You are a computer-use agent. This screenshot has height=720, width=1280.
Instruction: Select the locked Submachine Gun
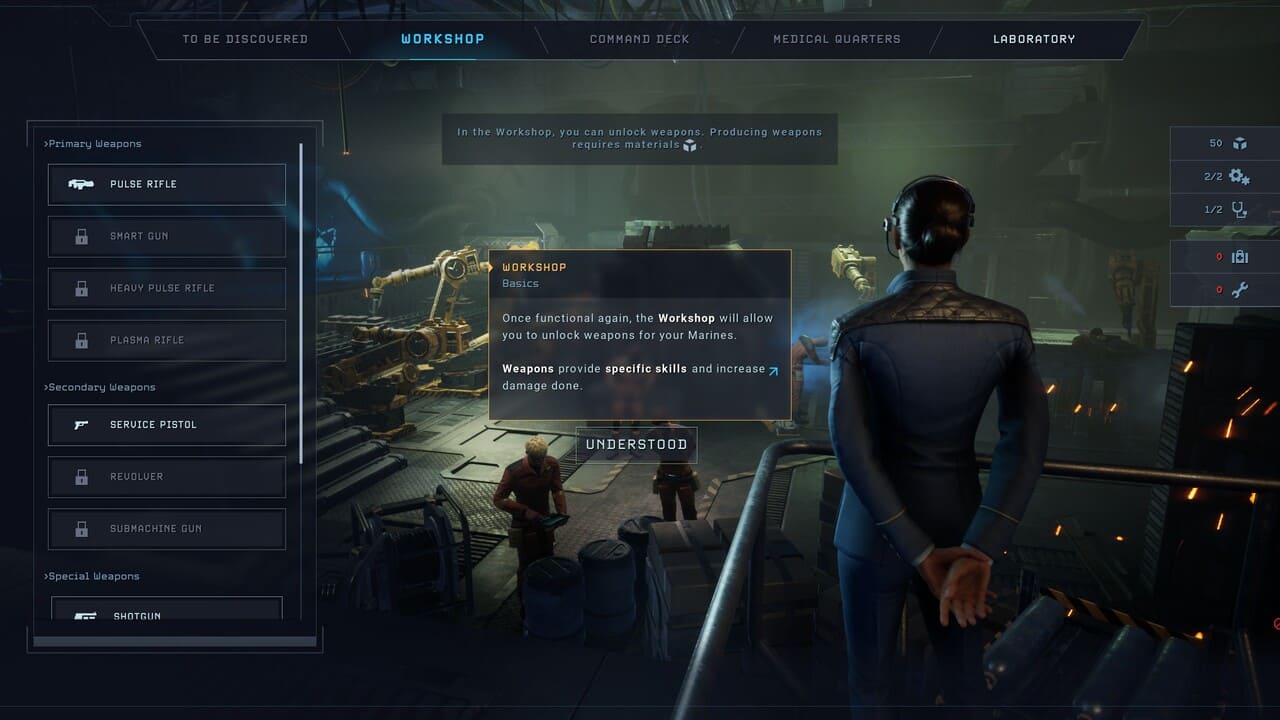click(x=167, y=529)
